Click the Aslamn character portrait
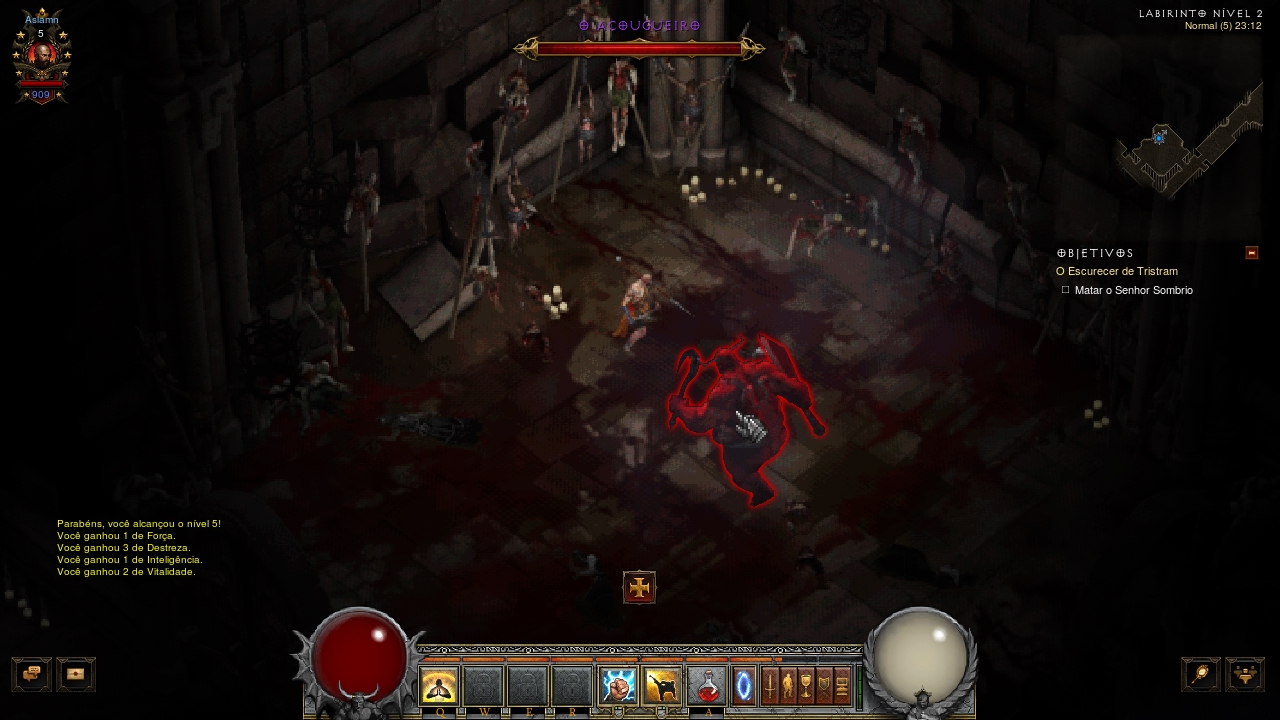 (x=41, y=57)
